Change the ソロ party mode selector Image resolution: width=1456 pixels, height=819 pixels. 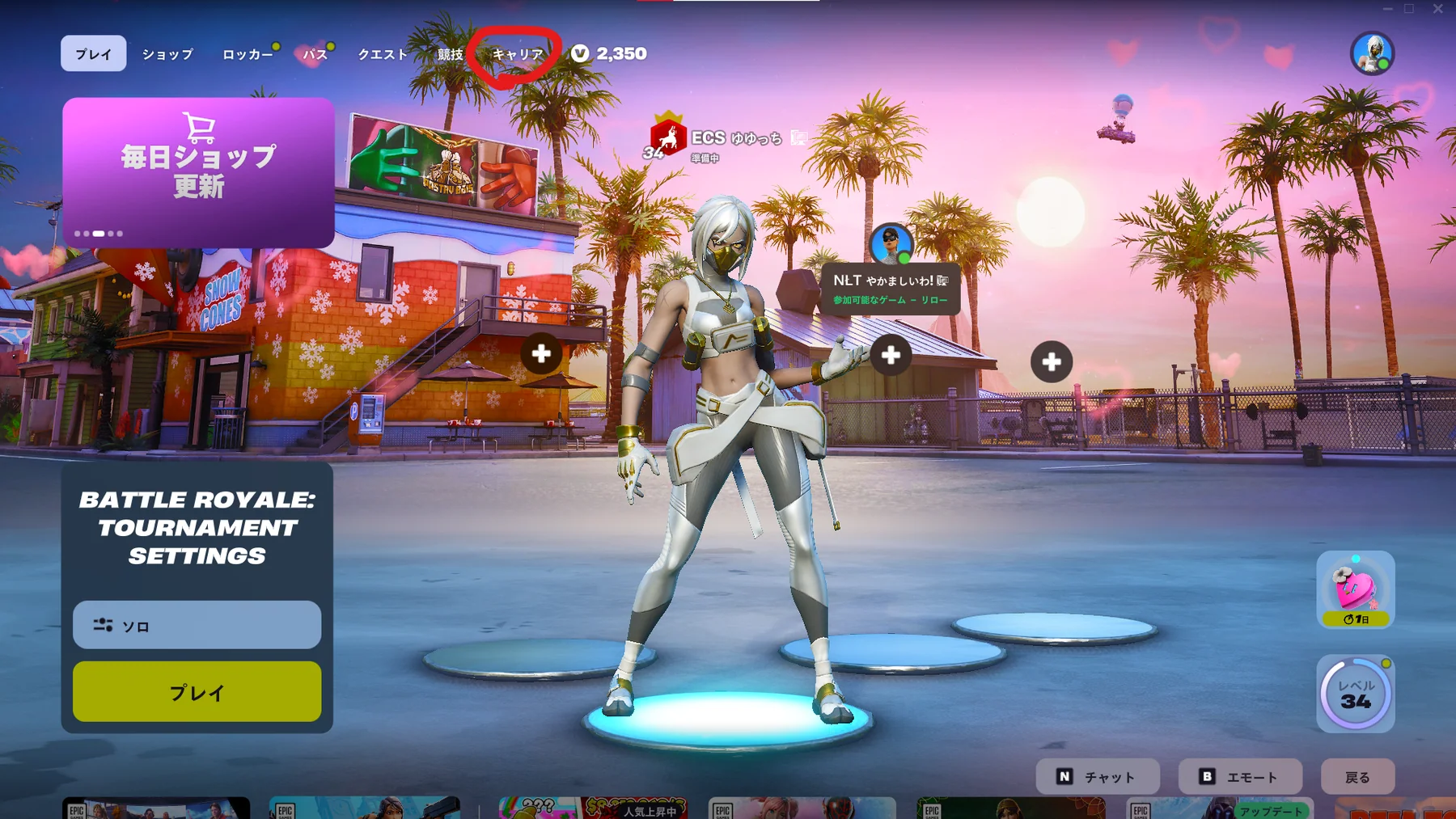197,625
